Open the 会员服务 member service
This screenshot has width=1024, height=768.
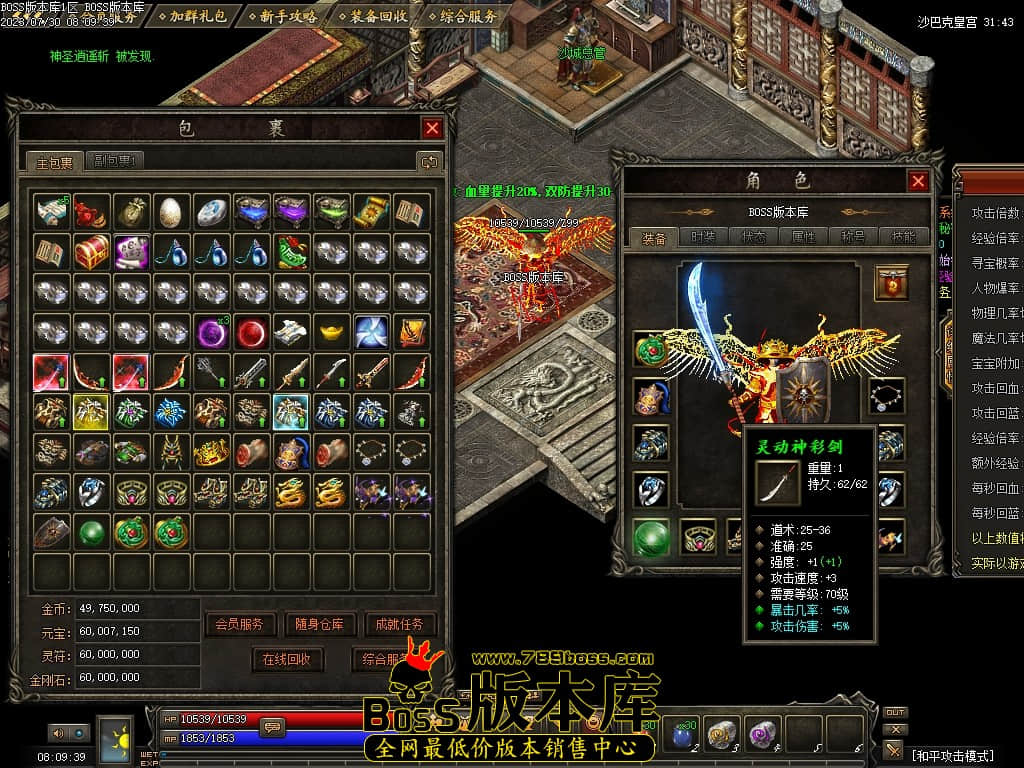[x=240, y=624]
